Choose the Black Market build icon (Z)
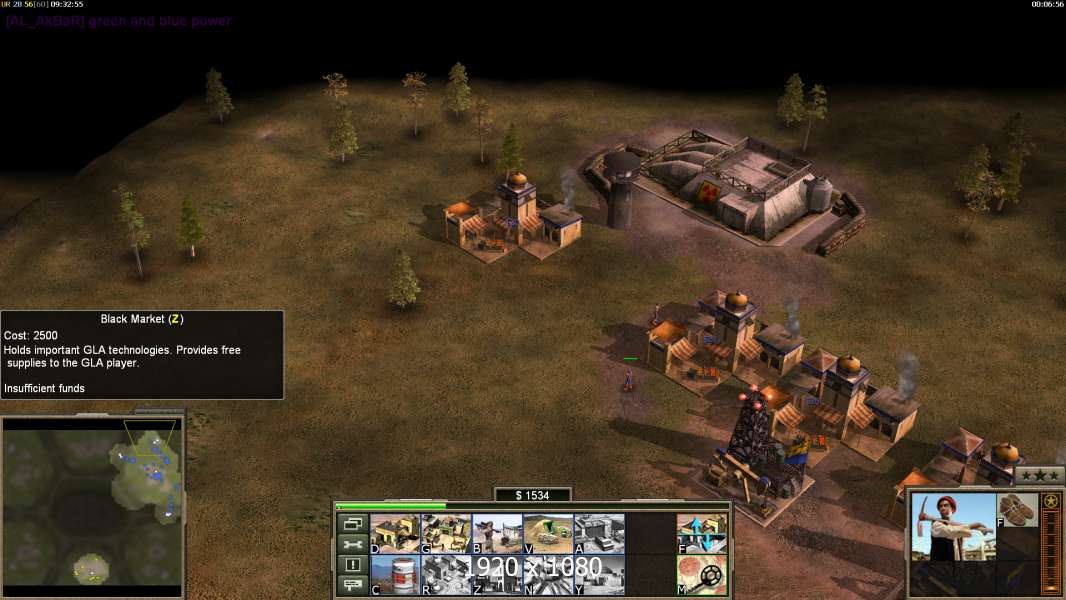Image resolution: width=1066 pixels, height=600 pixels. (x=497, y=574)
